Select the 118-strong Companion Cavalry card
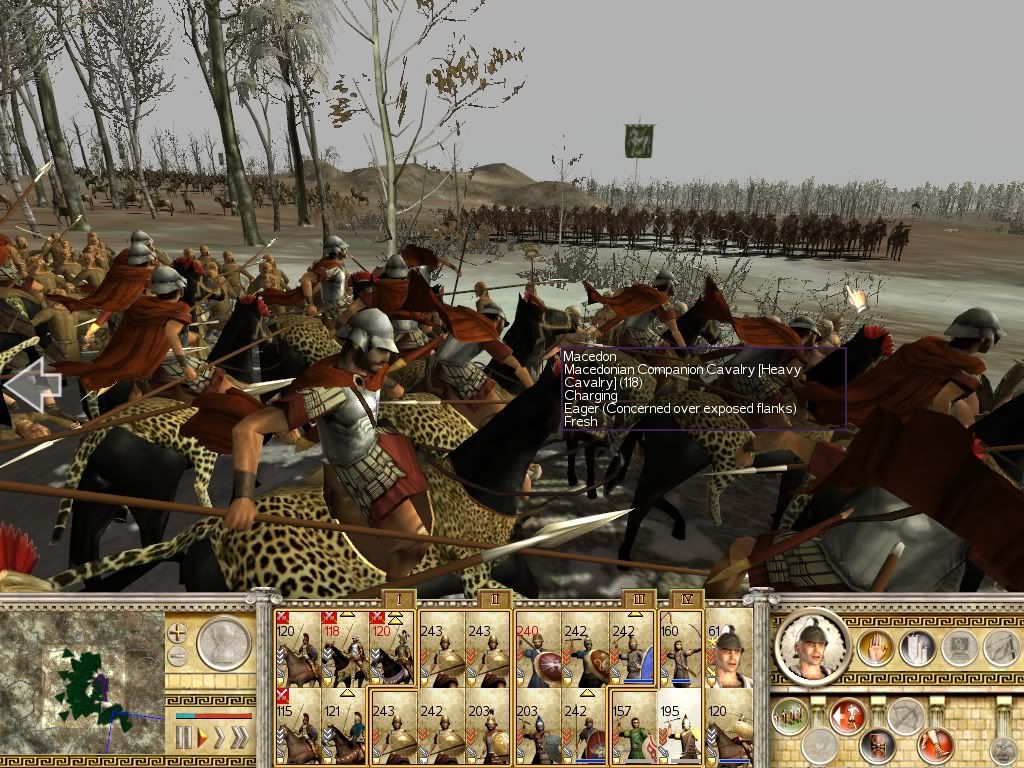Image resolution: width=1024 pixels, height=768 pixels. tap(345, 648)
